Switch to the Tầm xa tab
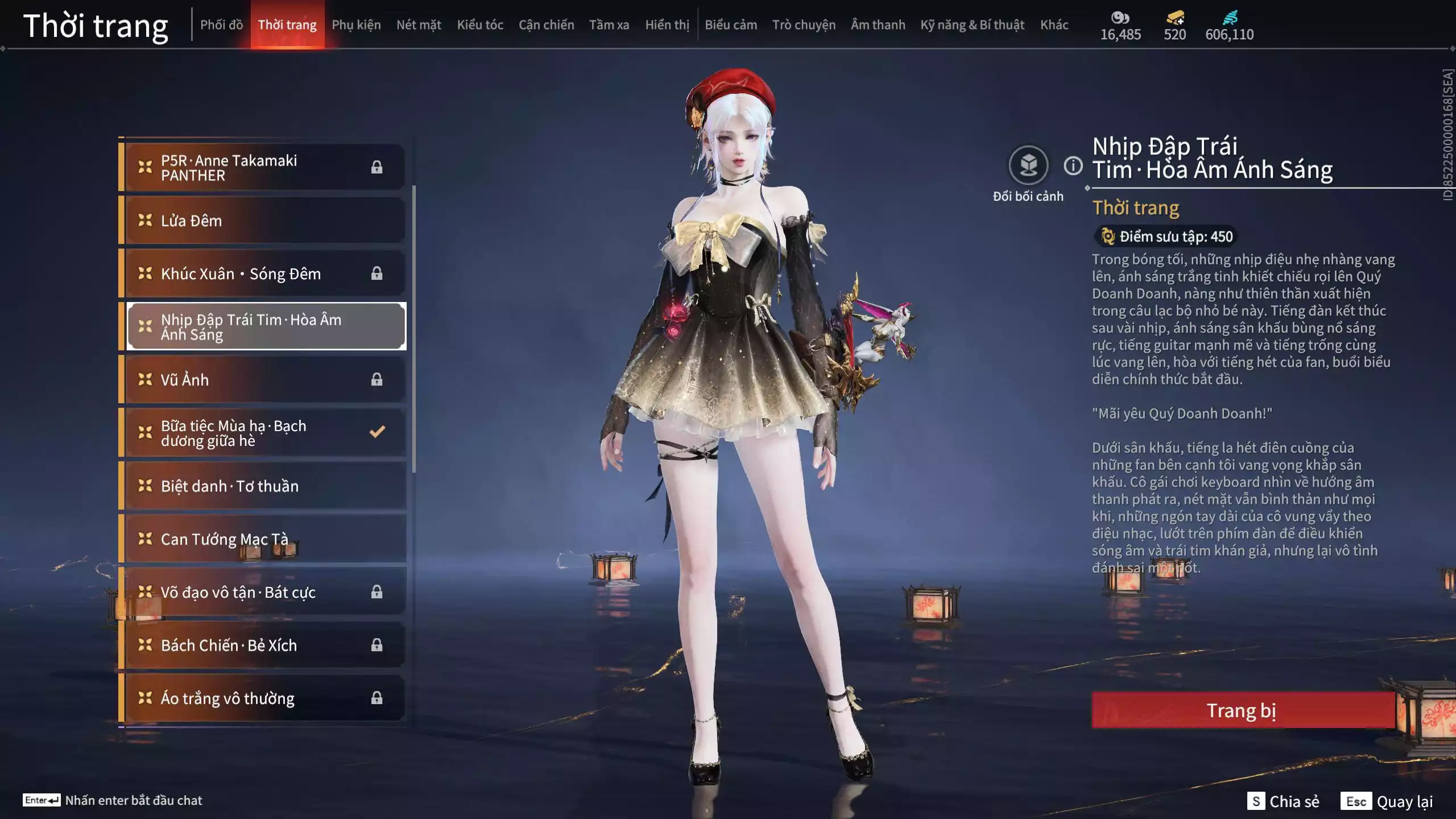This screenshot has width=1456, height=819. tap(609, 25)
